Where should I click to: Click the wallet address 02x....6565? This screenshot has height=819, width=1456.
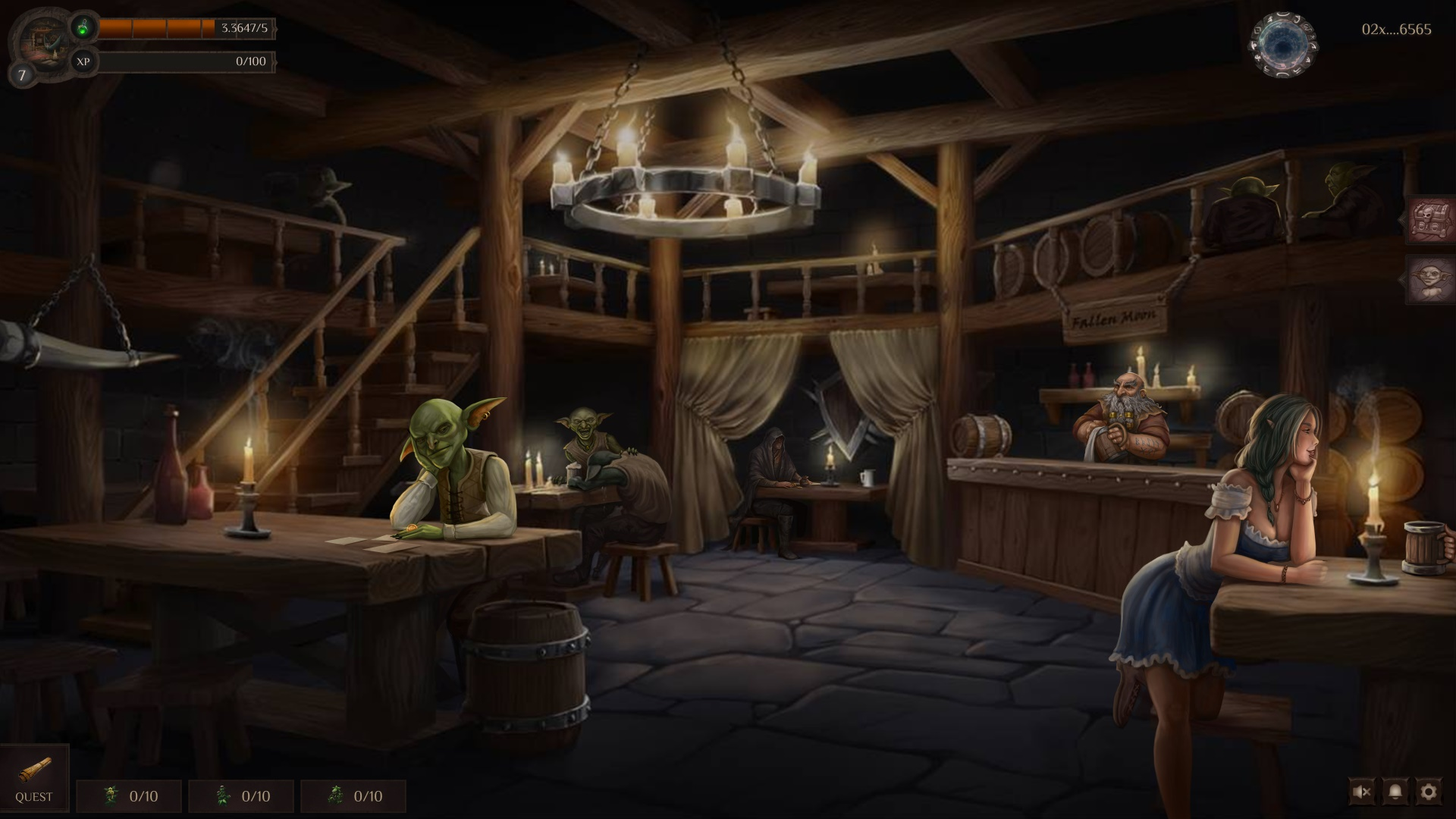pos(1396,30)
